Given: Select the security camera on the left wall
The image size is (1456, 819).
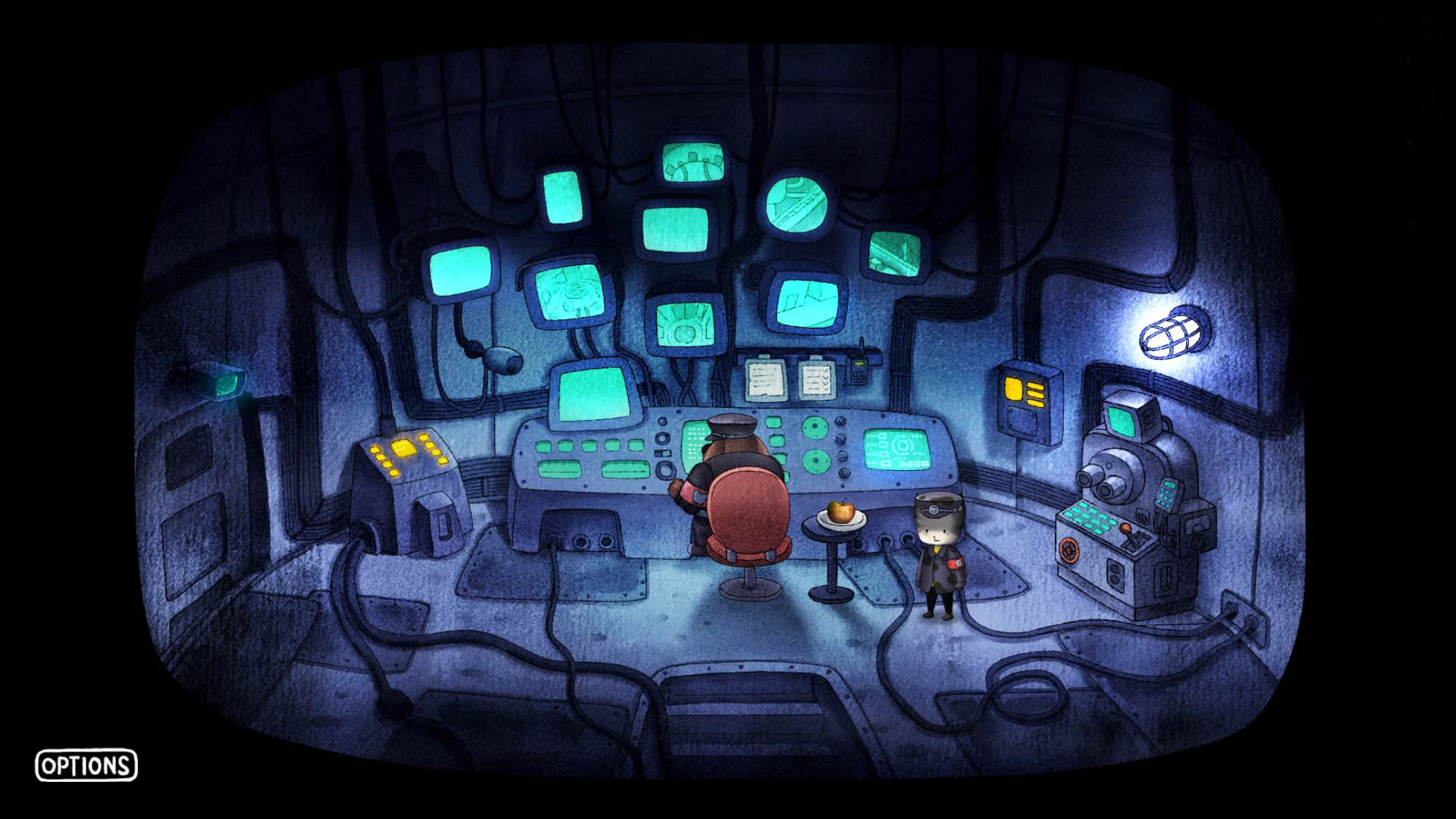Looking at the screenshot, I should point(220,383).
